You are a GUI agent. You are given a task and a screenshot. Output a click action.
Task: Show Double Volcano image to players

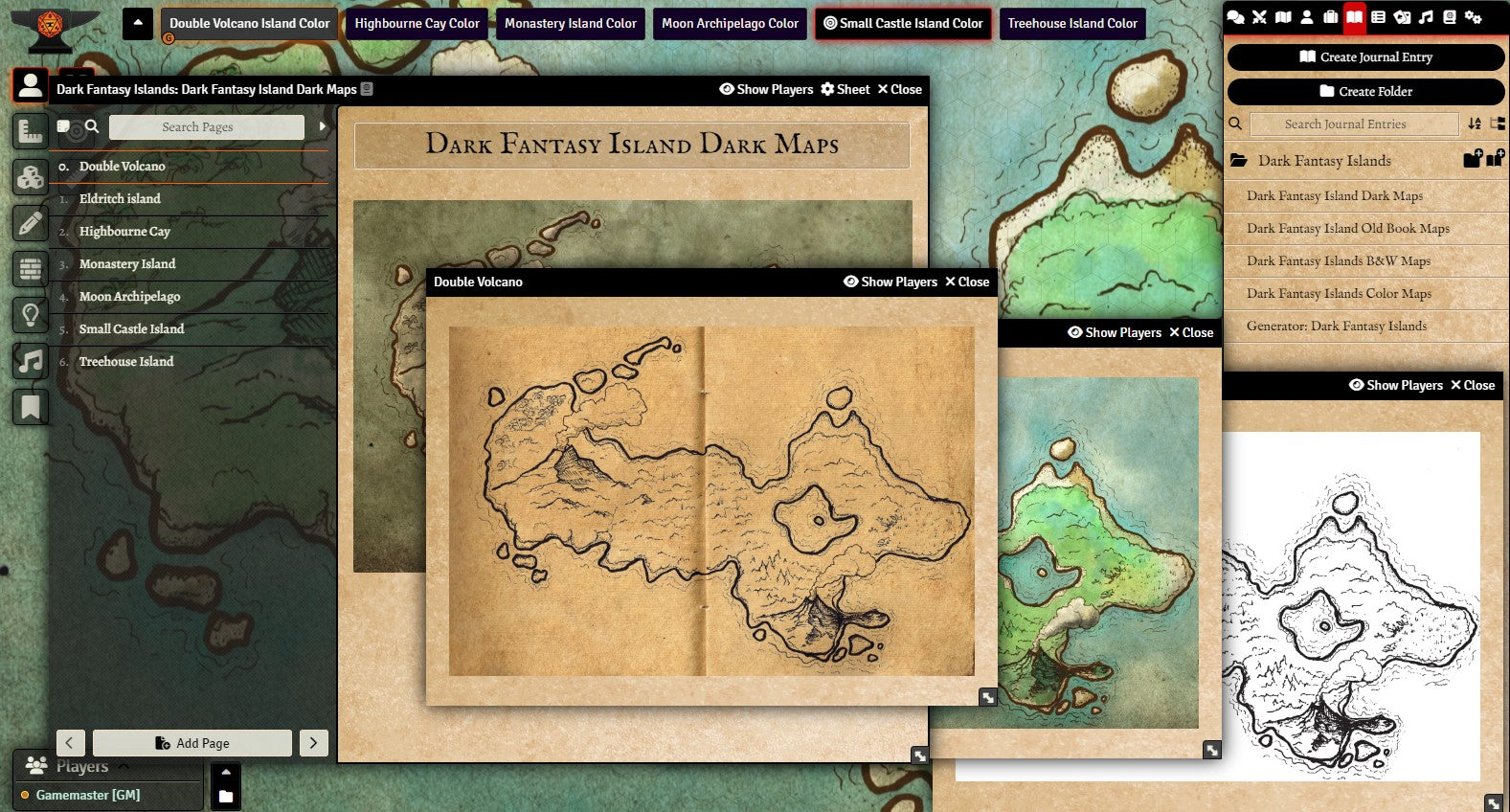pyautogui.click(x=890, y=282)
